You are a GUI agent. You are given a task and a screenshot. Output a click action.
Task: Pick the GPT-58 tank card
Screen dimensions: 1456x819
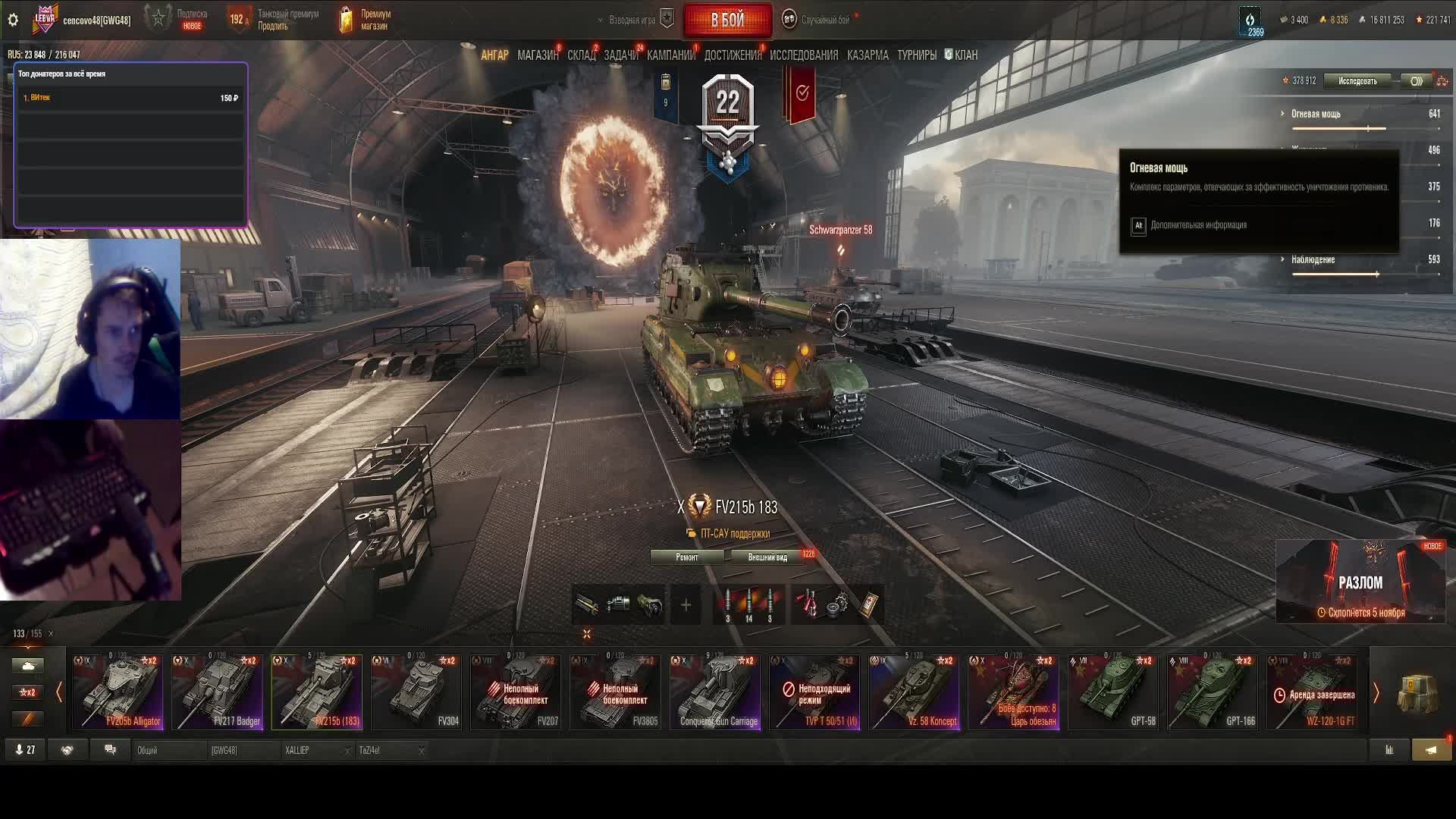click(1113, 692)
